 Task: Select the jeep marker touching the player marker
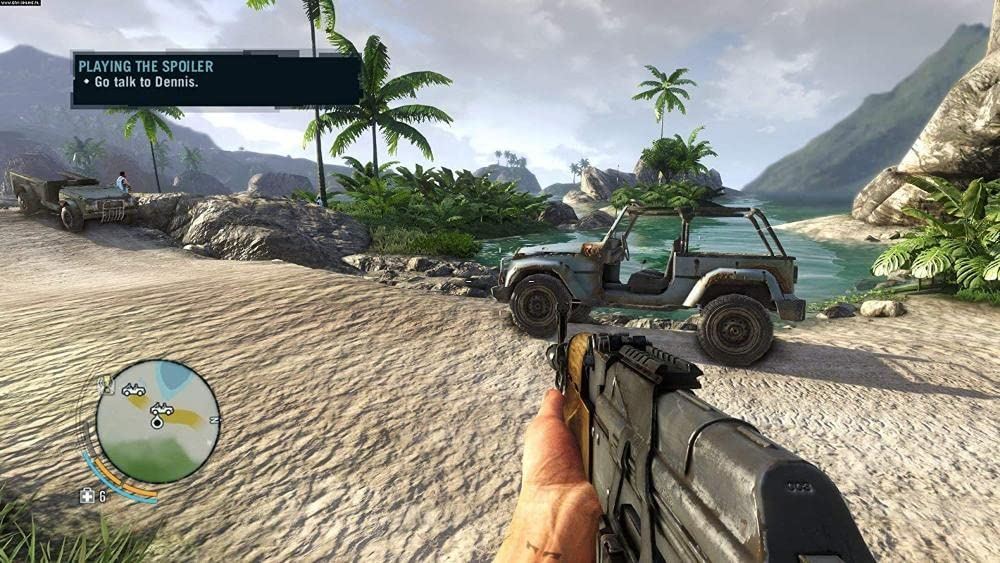161,409
